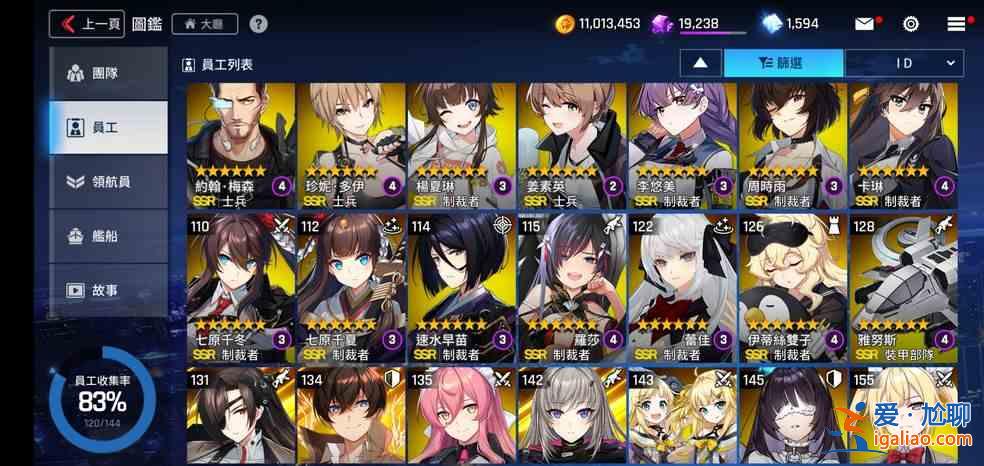The width and height of the screenshot is (984, 466).
Task: Open the question mark help
Action: [x=258, y=24]
